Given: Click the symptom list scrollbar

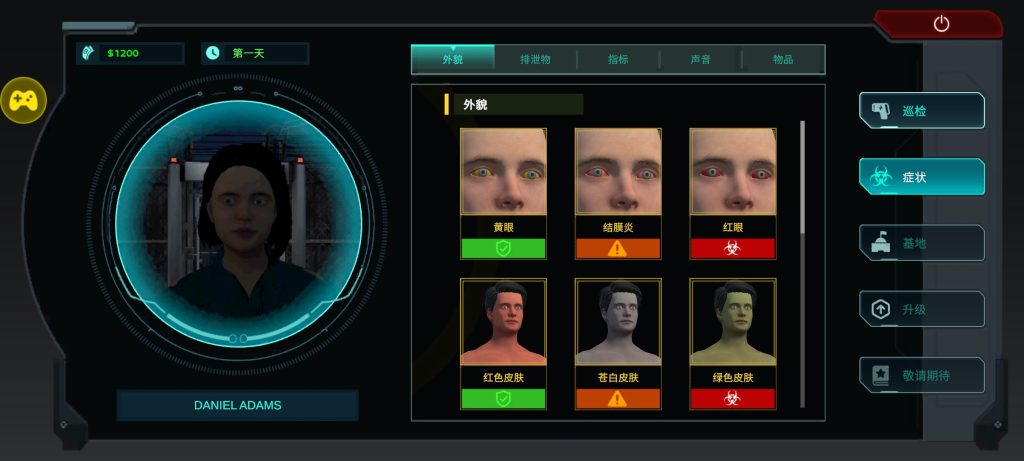Looking at the screenshot, I should 802,180.
